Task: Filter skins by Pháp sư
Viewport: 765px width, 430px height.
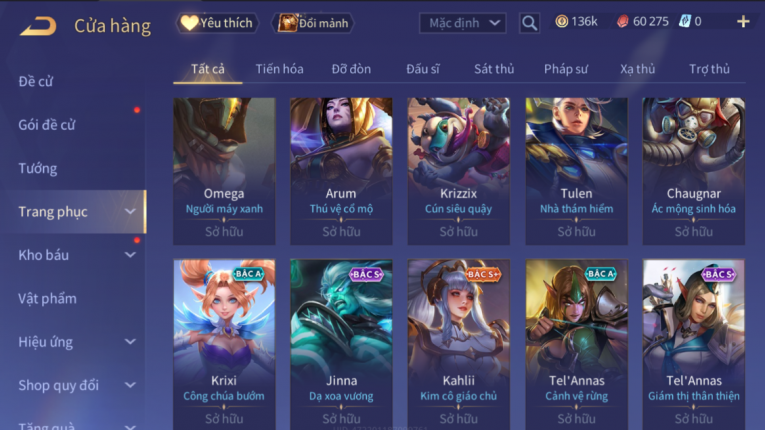Action: [x=567, y=69]
